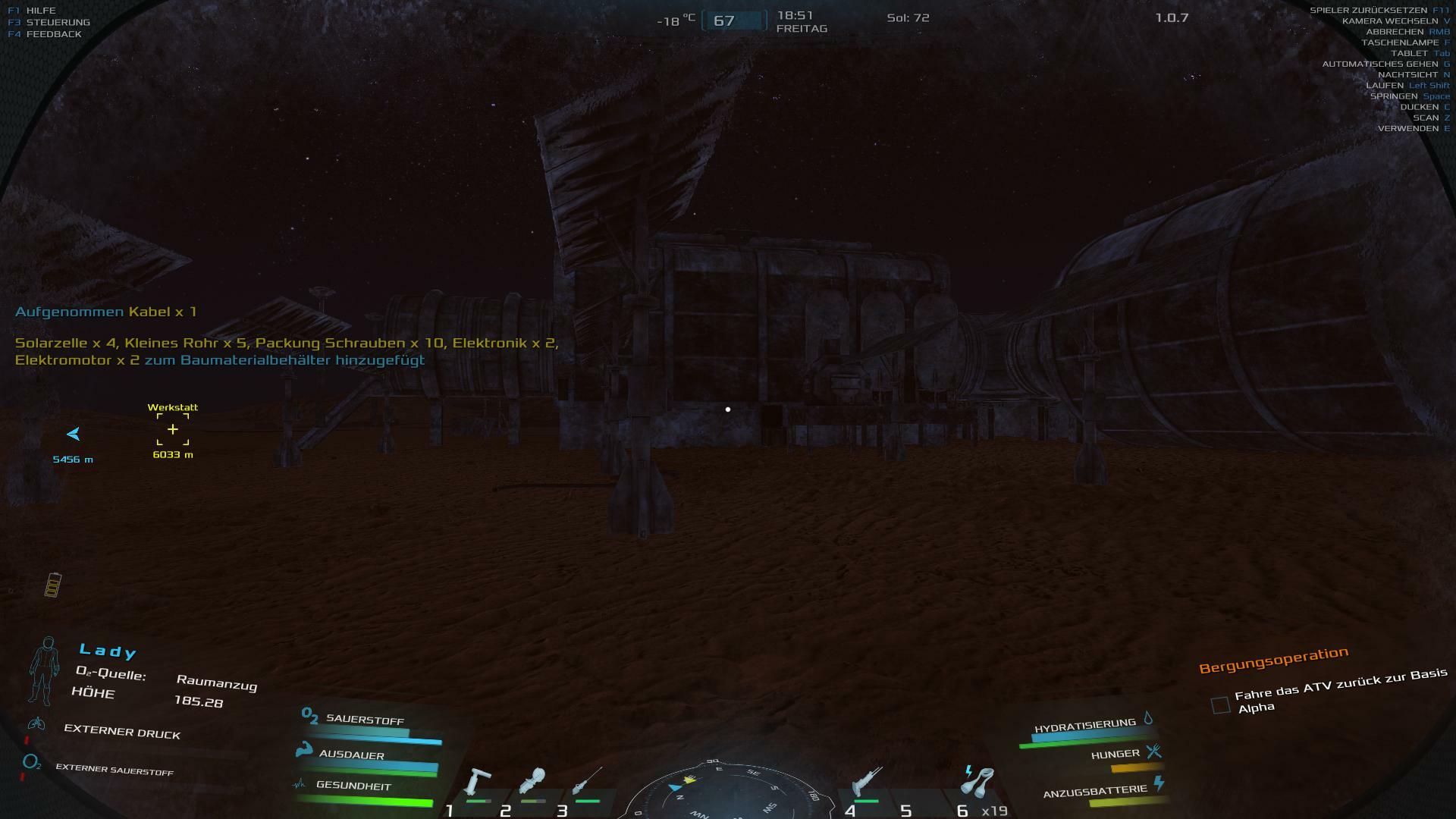Screen dimensions: 1456x819
Task: Select the tool in hotbar slot 1
Action: [479, 782]
